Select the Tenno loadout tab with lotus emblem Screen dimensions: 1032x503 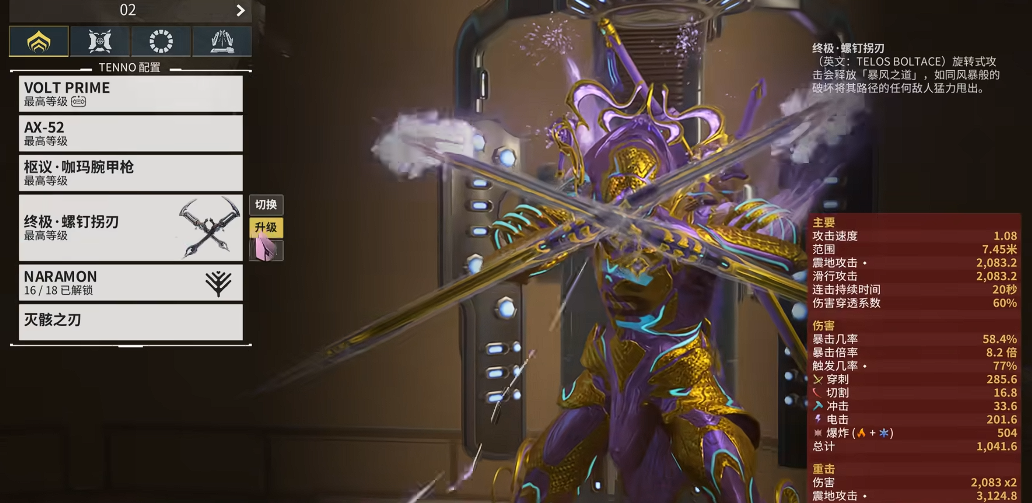click(39, 41)
